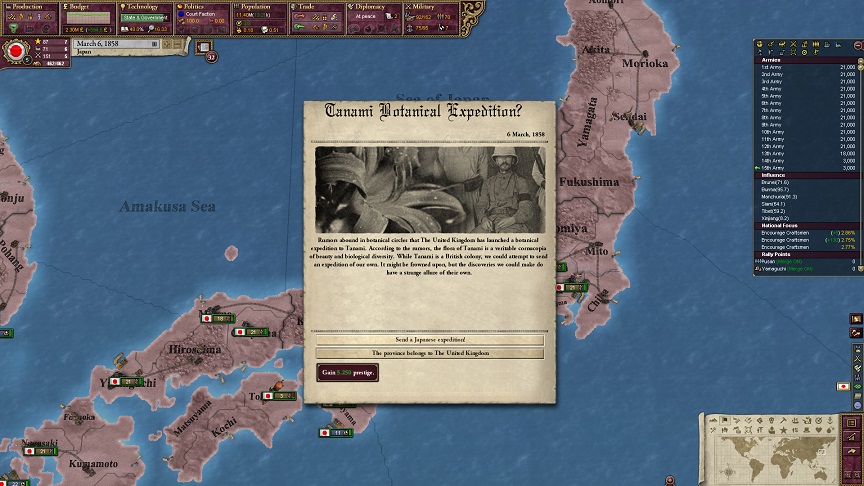Select the Yamaguchi rally point entry
Image resolution: width=864 pixels, height=486 pixels.
781,269
